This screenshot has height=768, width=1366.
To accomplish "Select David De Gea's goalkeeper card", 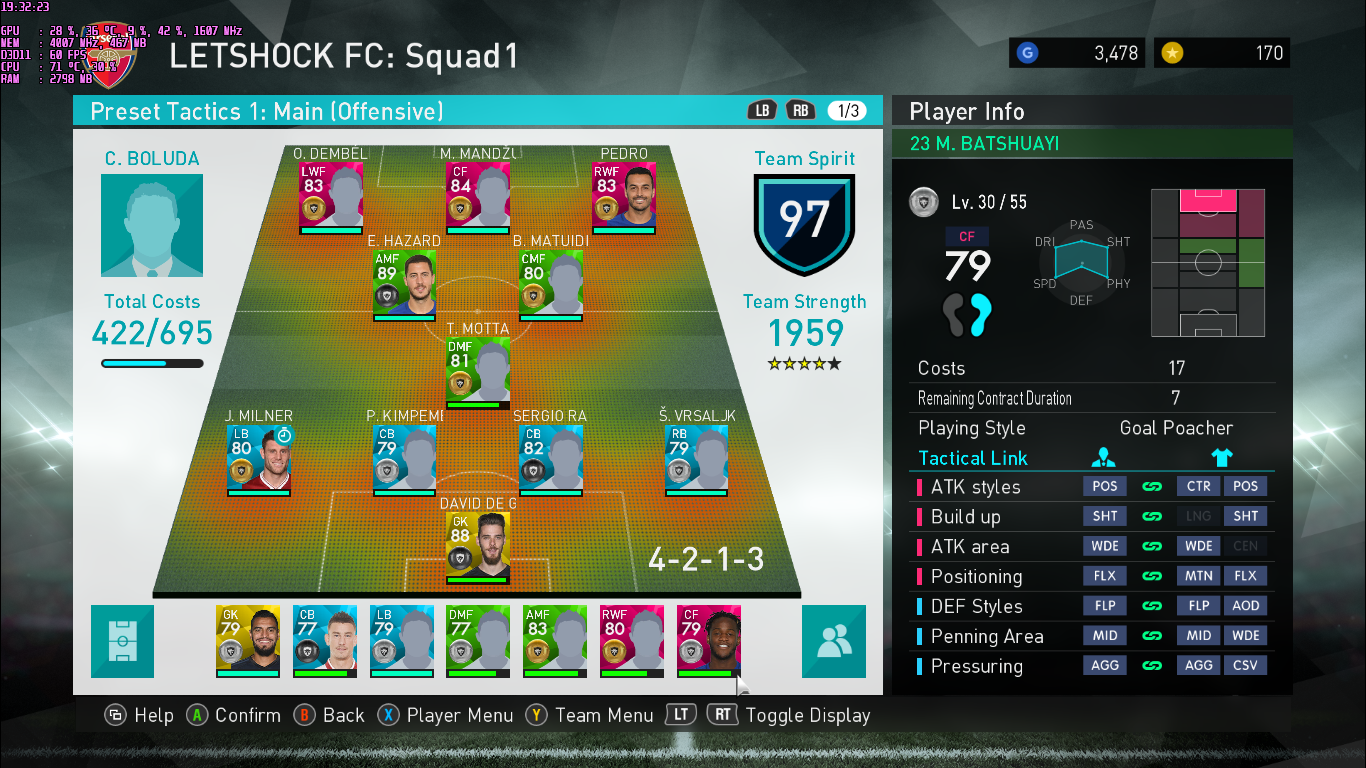I will tap(477, 547).
